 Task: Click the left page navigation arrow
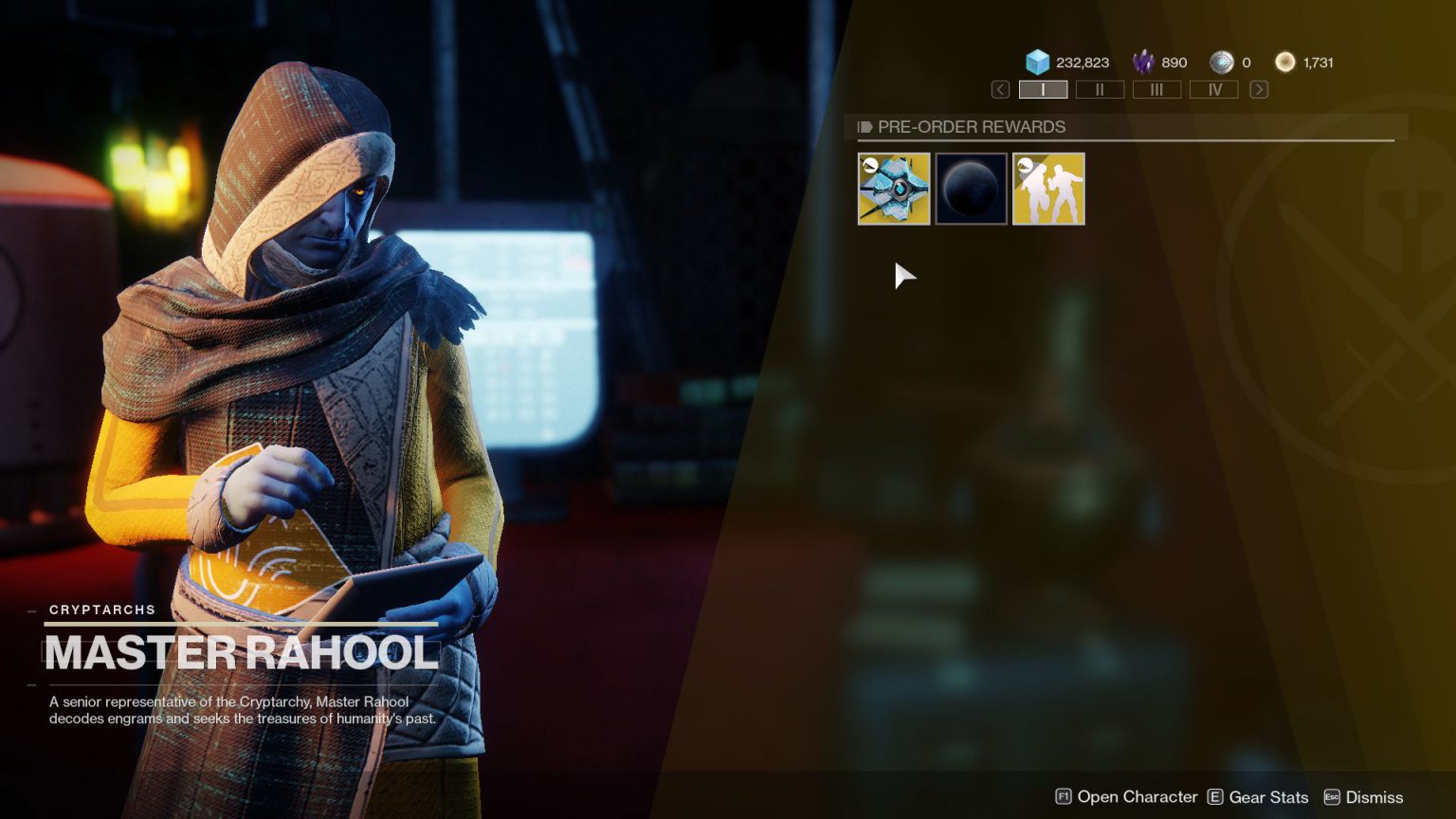click(x=998, y=89)
